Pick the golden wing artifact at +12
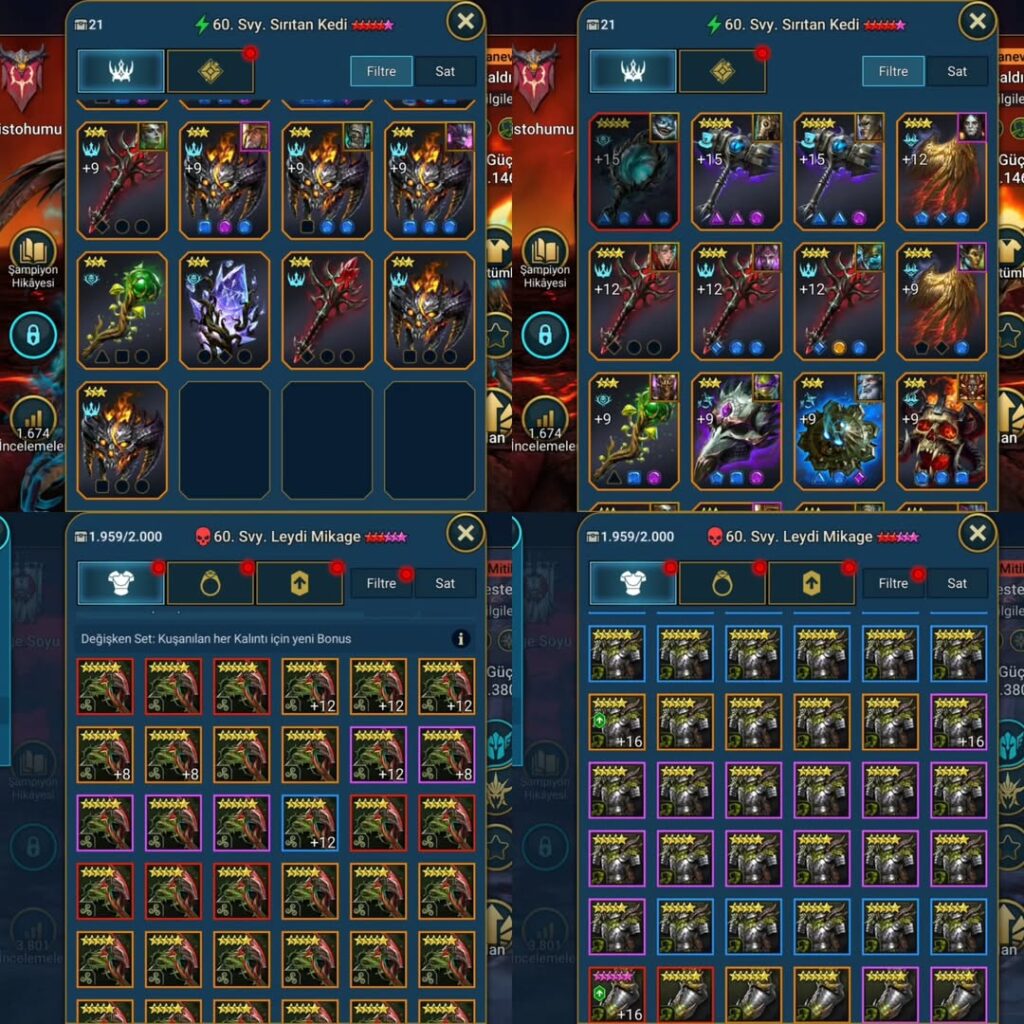The height and width of the screenshot is (1024, 1024). (941, 170)
